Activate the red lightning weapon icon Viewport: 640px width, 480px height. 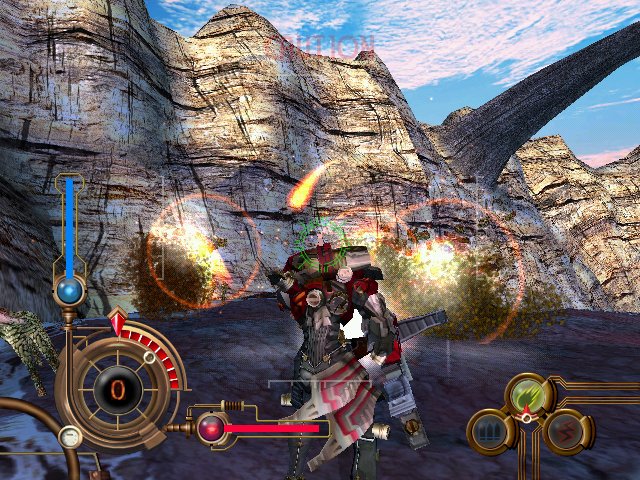[564, 432]
